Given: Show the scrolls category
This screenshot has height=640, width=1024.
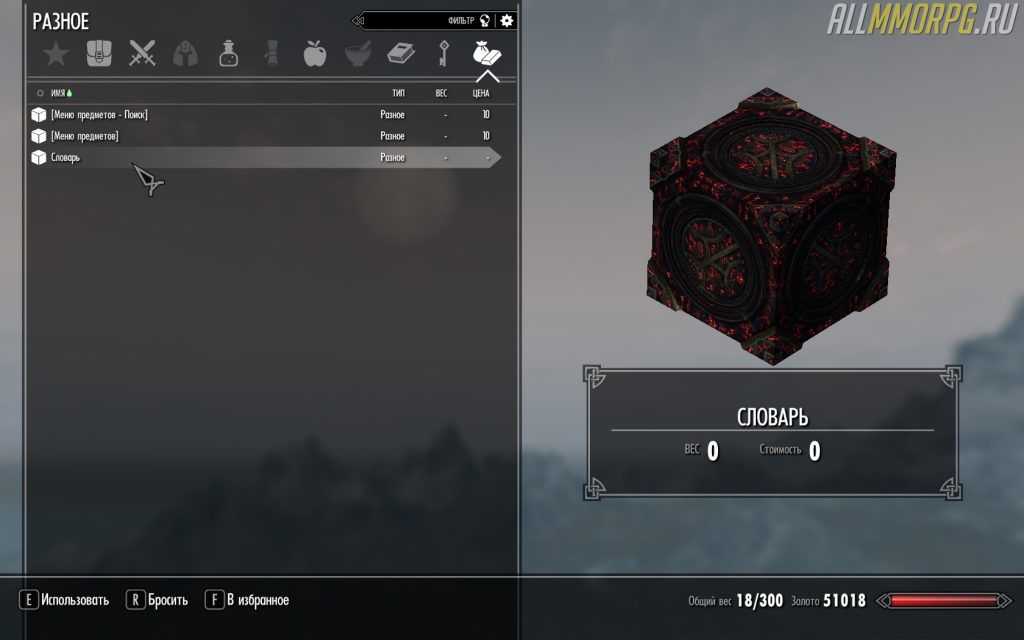Looking at the screenshot, I should [x=271, y=54].
